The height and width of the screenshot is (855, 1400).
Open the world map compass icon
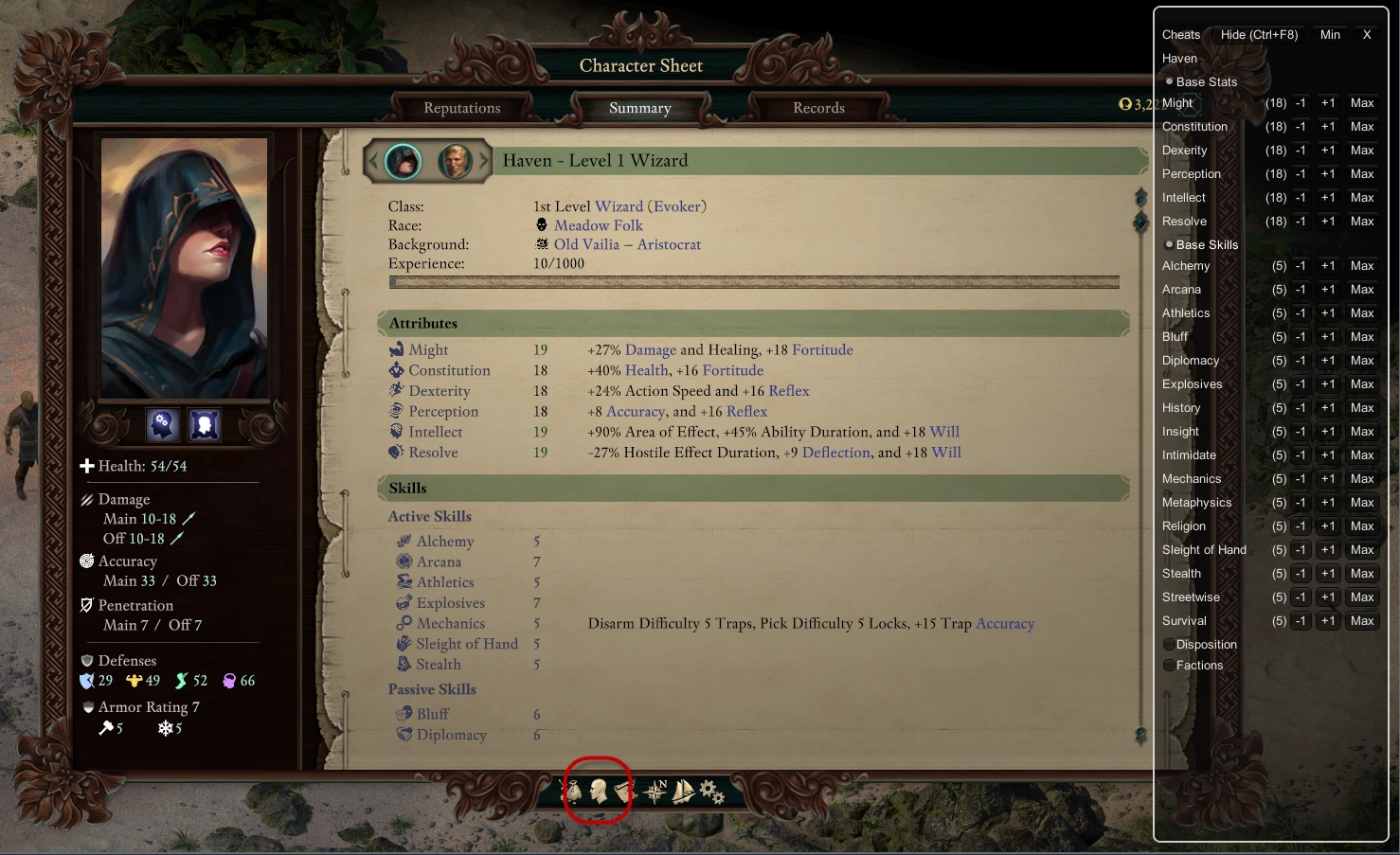tap(655, 793)
